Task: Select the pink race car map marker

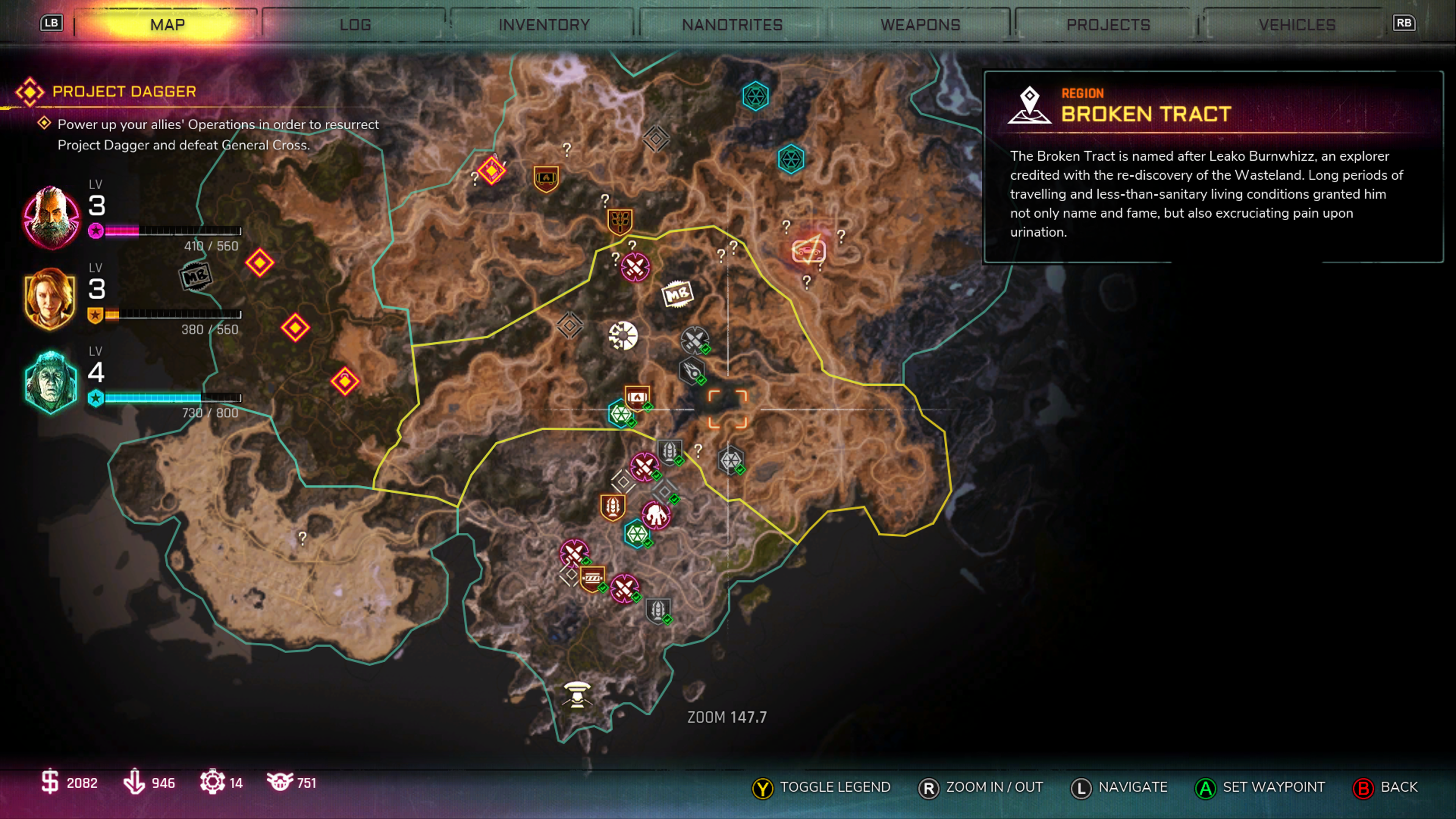Action: point(808,251)
